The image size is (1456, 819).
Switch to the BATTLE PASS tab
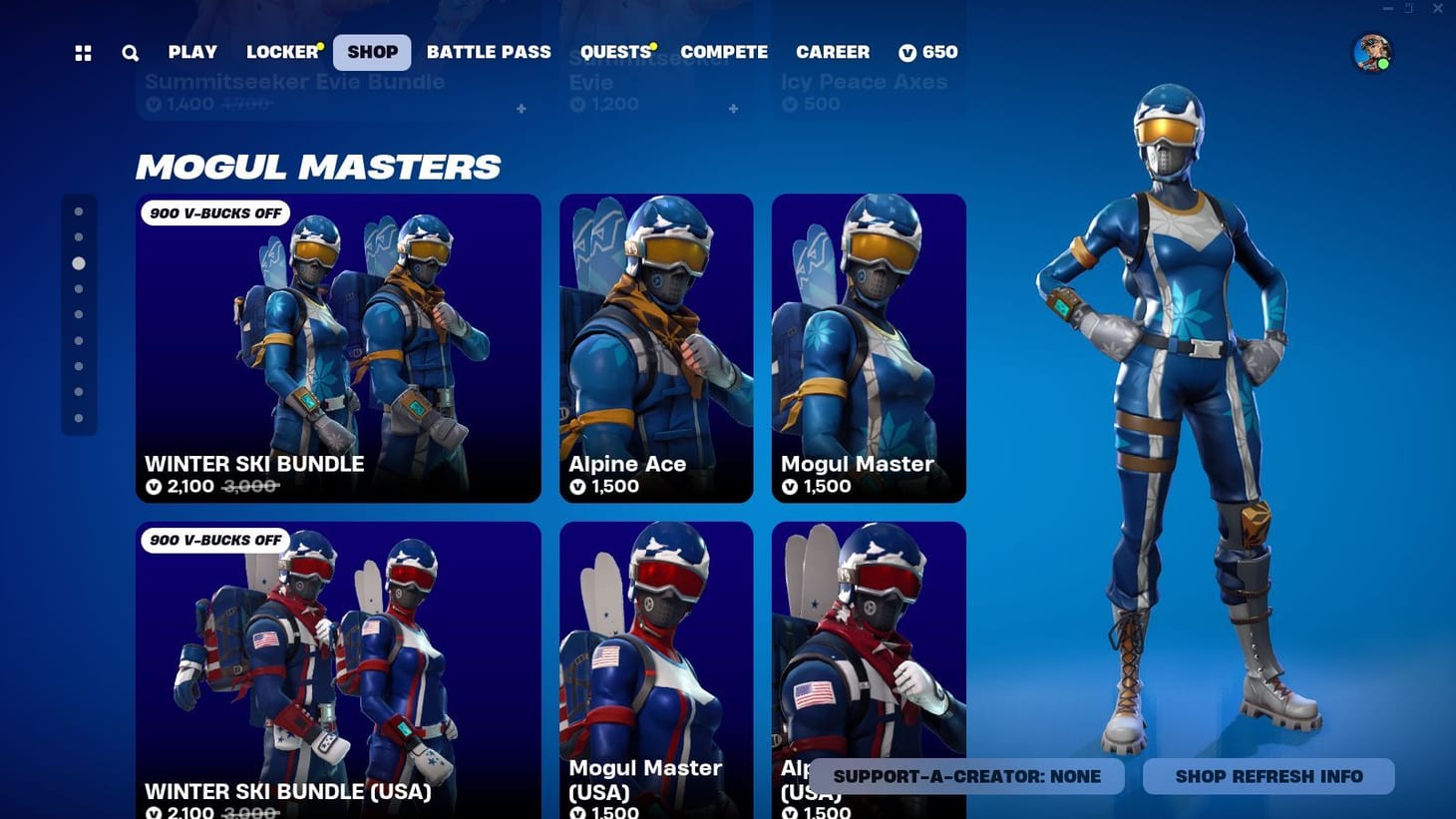489,52
